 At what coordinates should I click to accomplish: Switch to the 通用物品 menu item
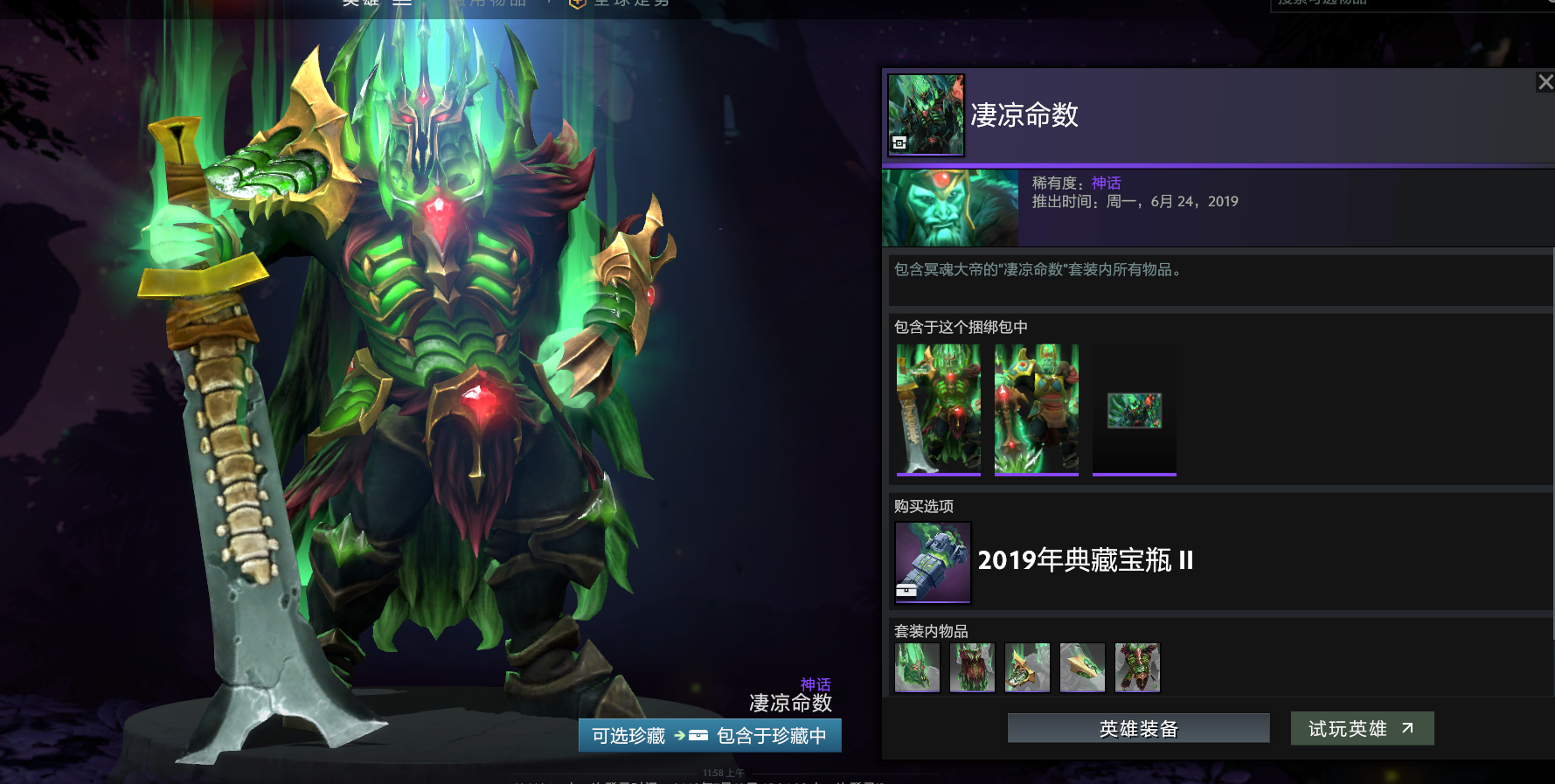pos(490,3)
